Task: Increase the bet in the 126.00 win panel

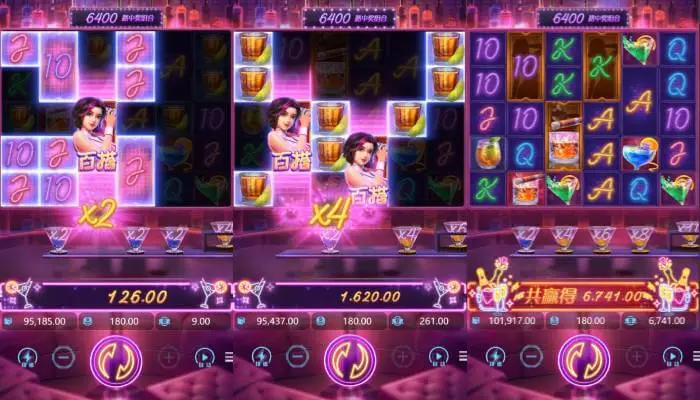Action: (x=169, y=356)
